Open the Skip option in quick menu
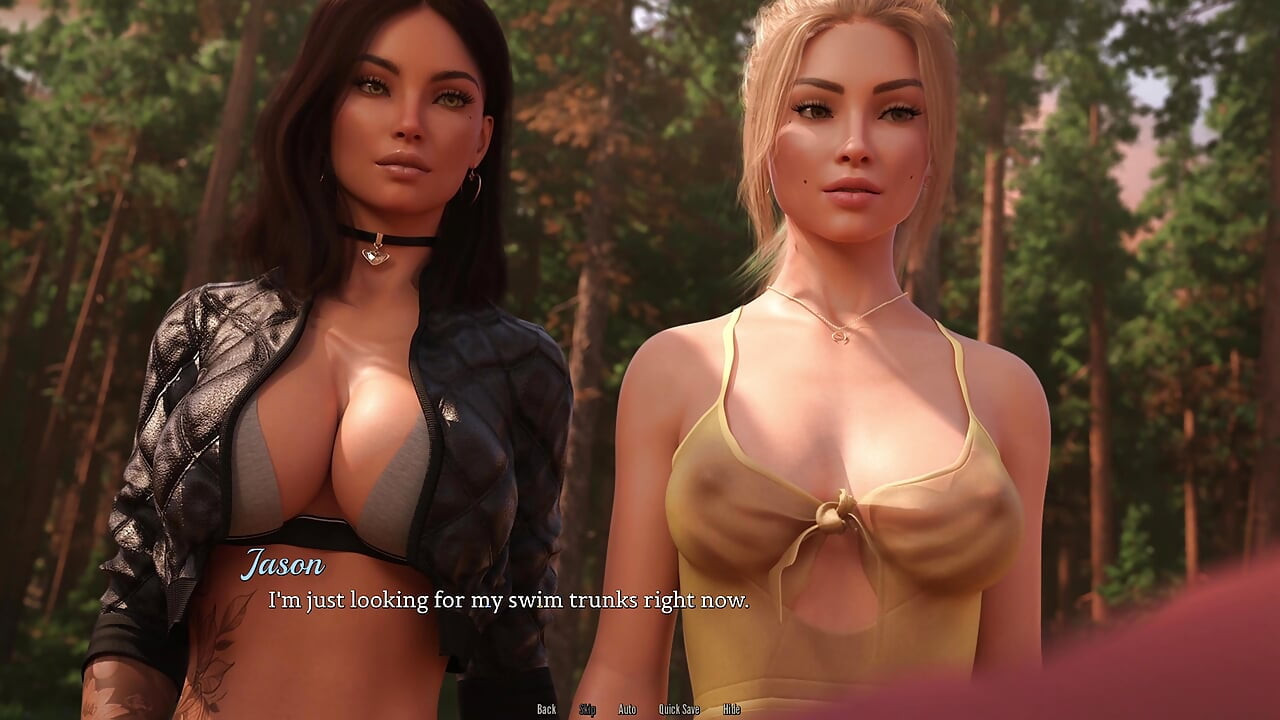 588,709
